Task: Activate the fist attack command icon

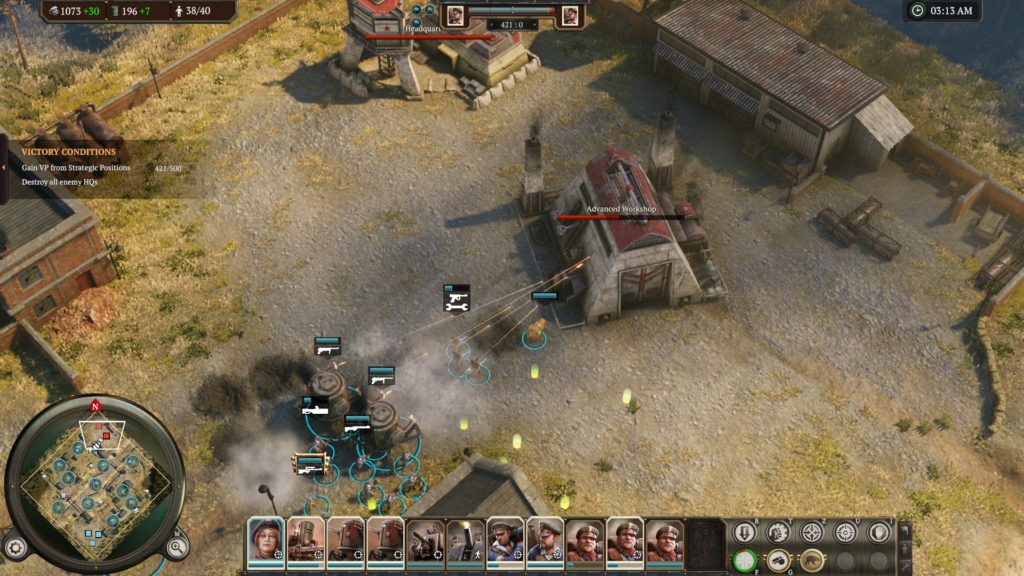Action: pos(778,532)
